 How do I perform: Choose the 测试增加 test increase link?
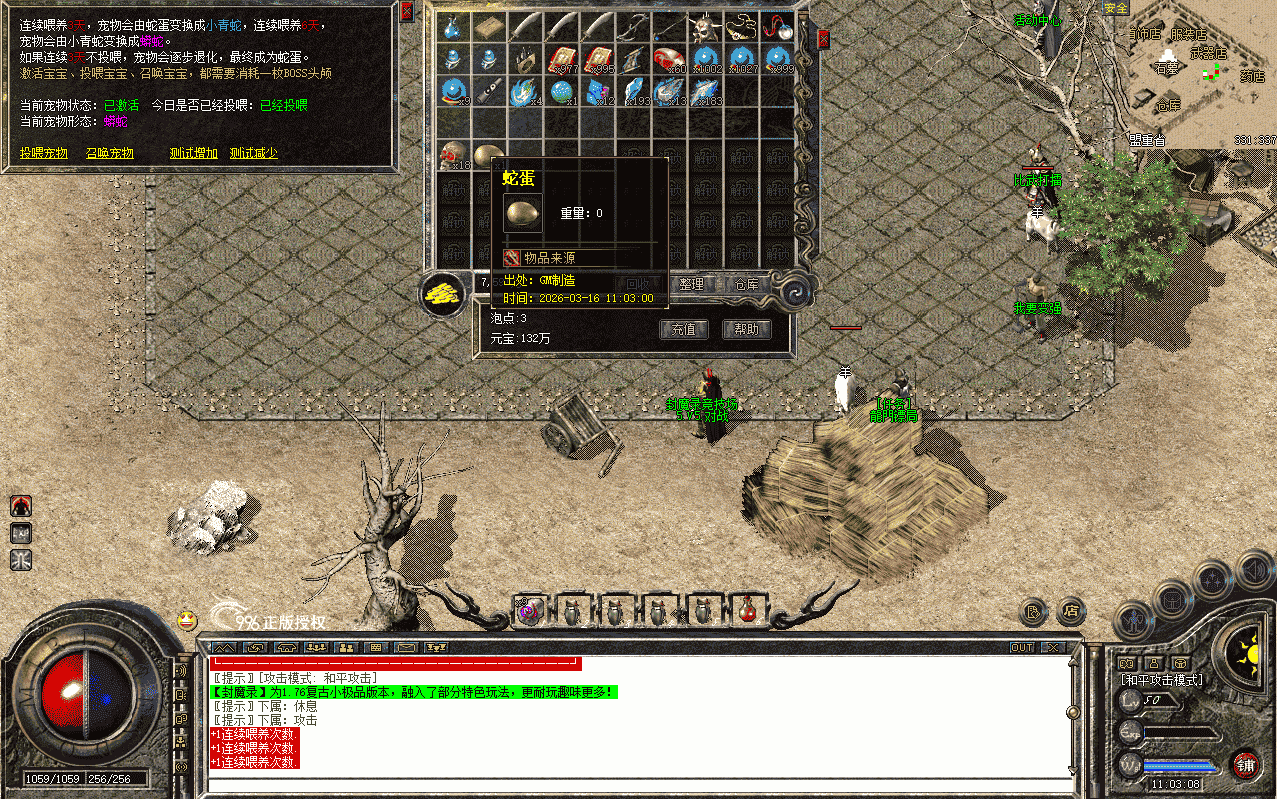[x=193, y=153]
